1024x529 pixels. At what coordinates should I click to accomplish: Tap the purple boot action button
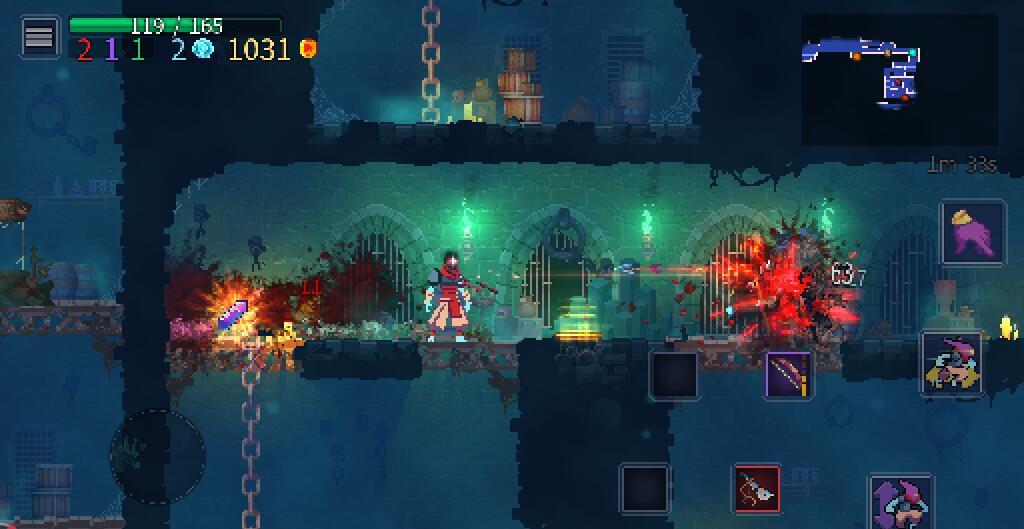tap(972, 233)
